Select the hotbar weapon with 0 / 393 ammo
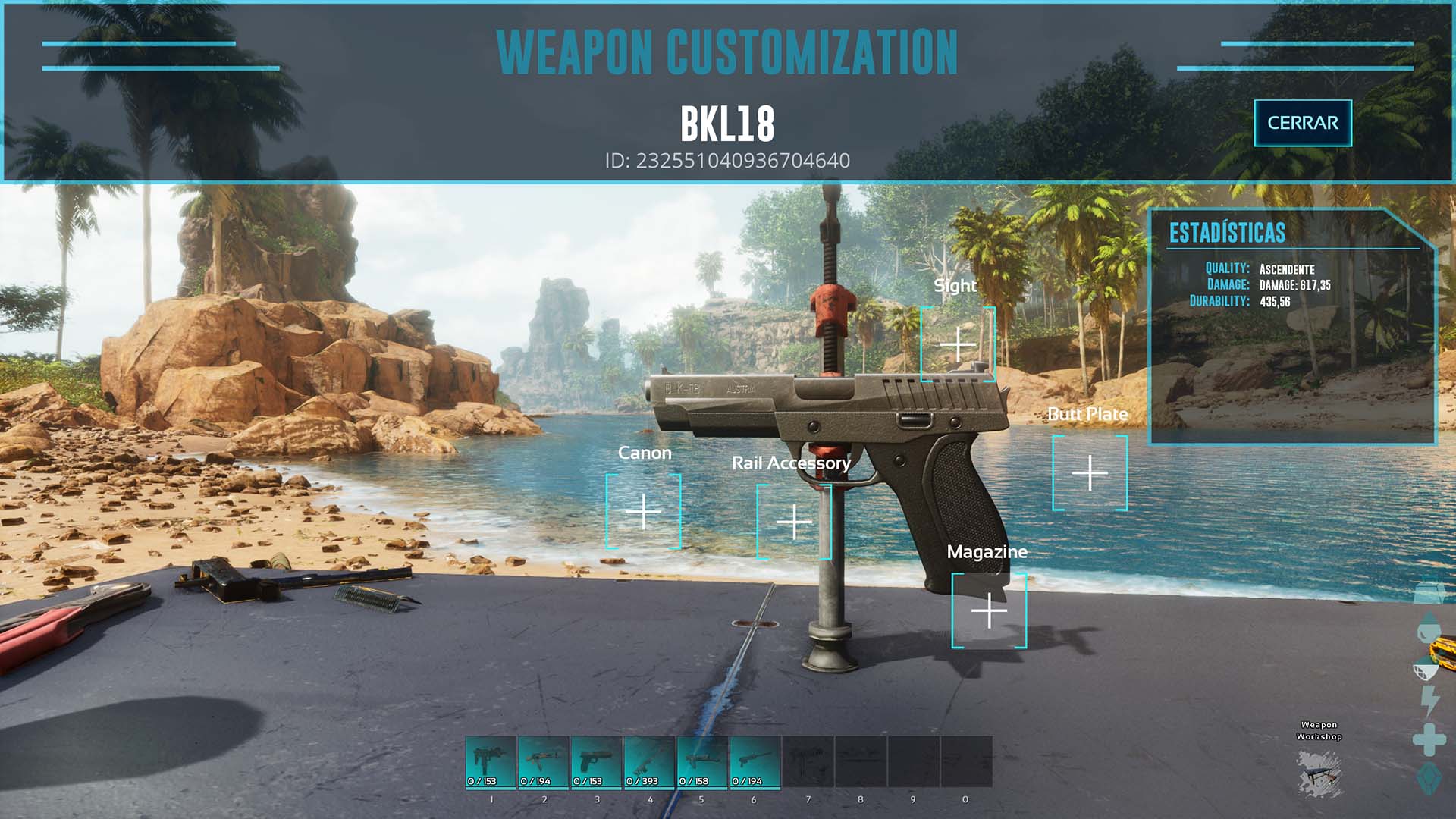The height and width of the screenshot is (819, 1456). click(649, 762)
